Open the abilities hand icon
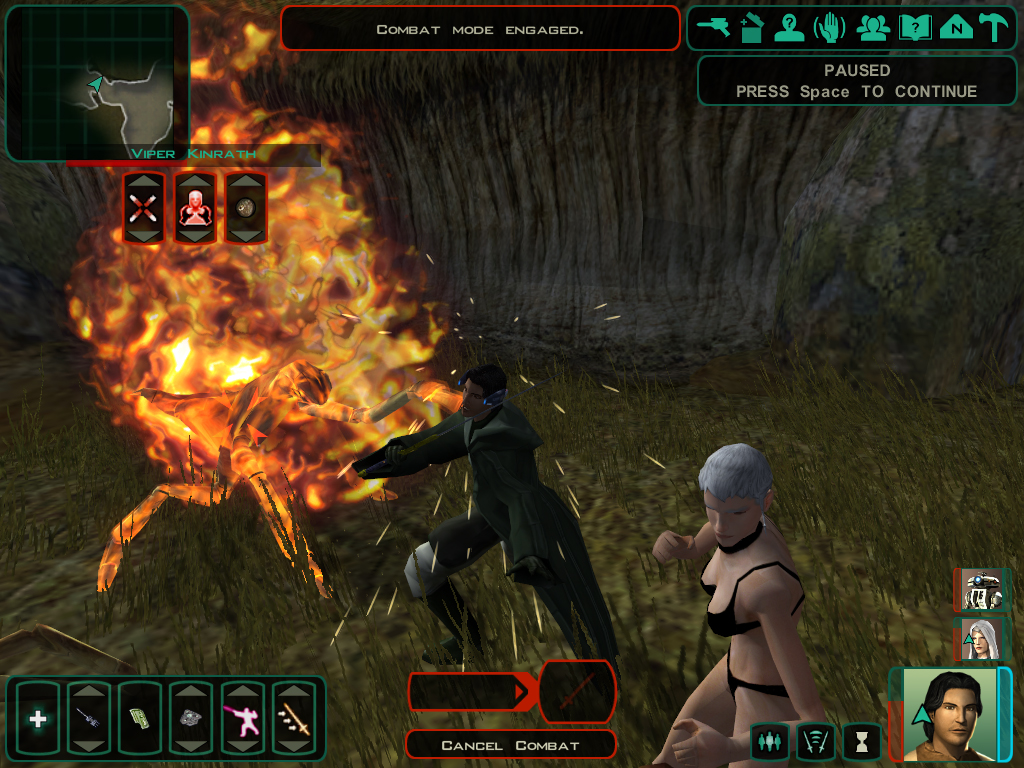This screenshot has height=768, width=1024. [830, 28]
